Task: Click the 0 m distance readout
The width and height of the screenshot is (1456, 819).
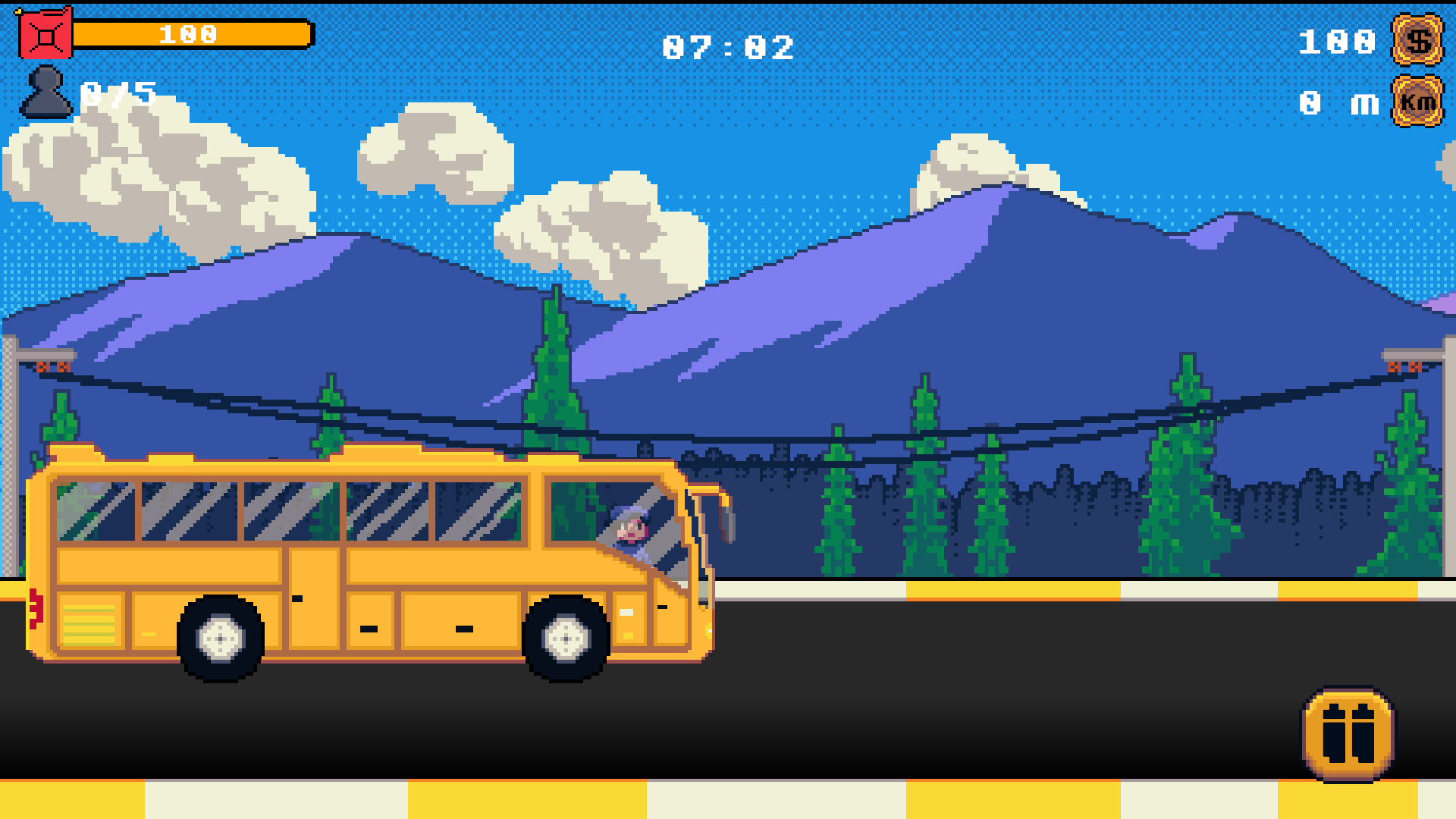Action: point(1337,102)
